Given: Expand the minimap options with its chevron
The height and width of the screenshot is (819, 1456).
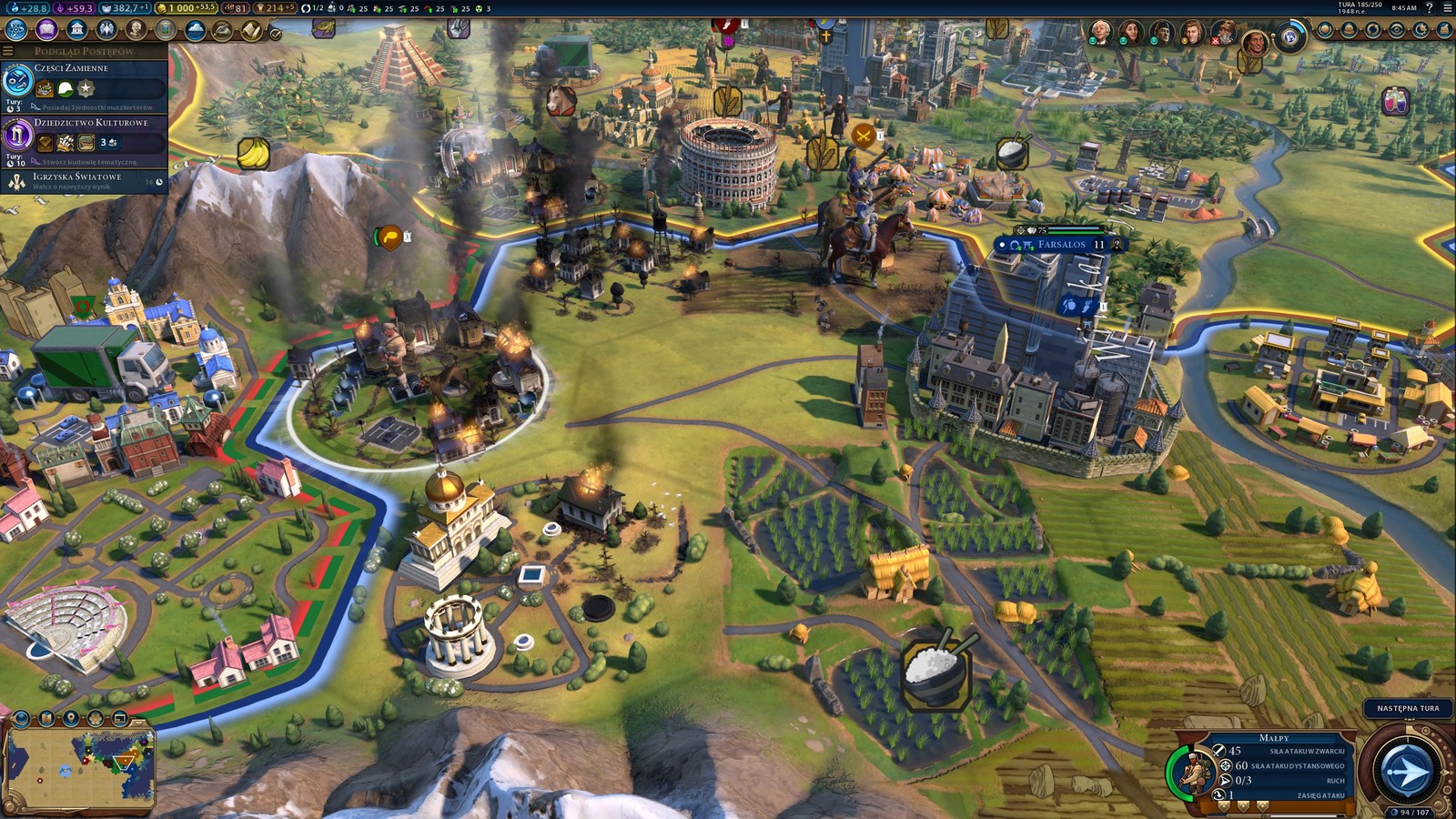Looking at the screenshot, I should 140,724.
